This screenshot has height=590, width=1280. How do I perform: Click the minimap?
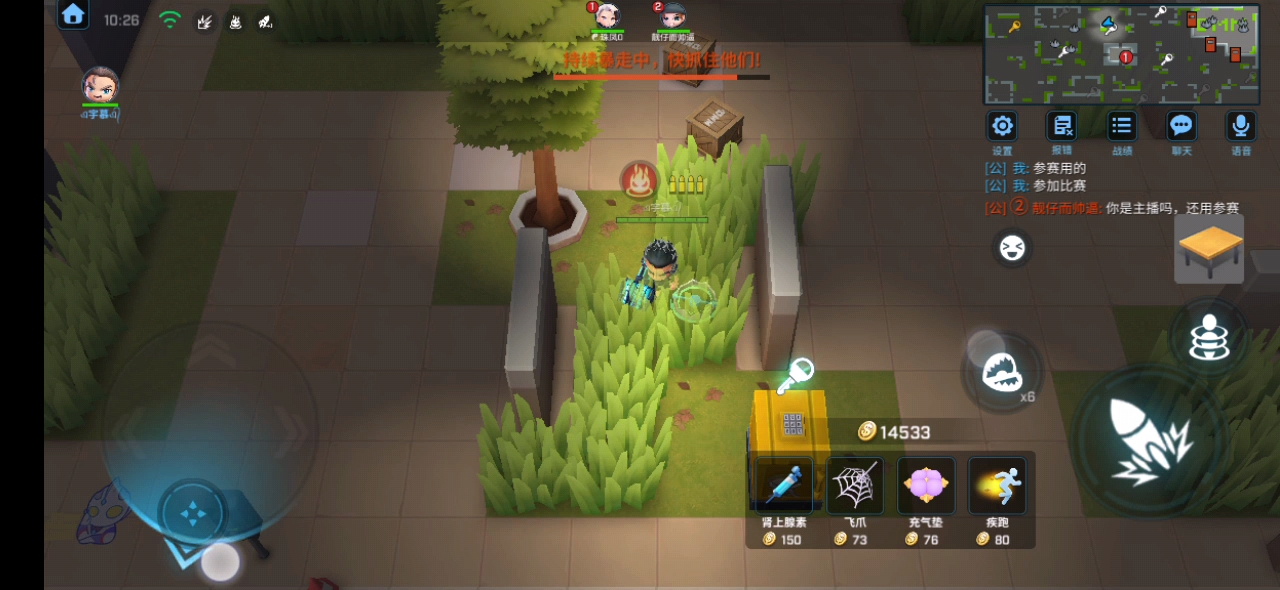point(1121,54)
